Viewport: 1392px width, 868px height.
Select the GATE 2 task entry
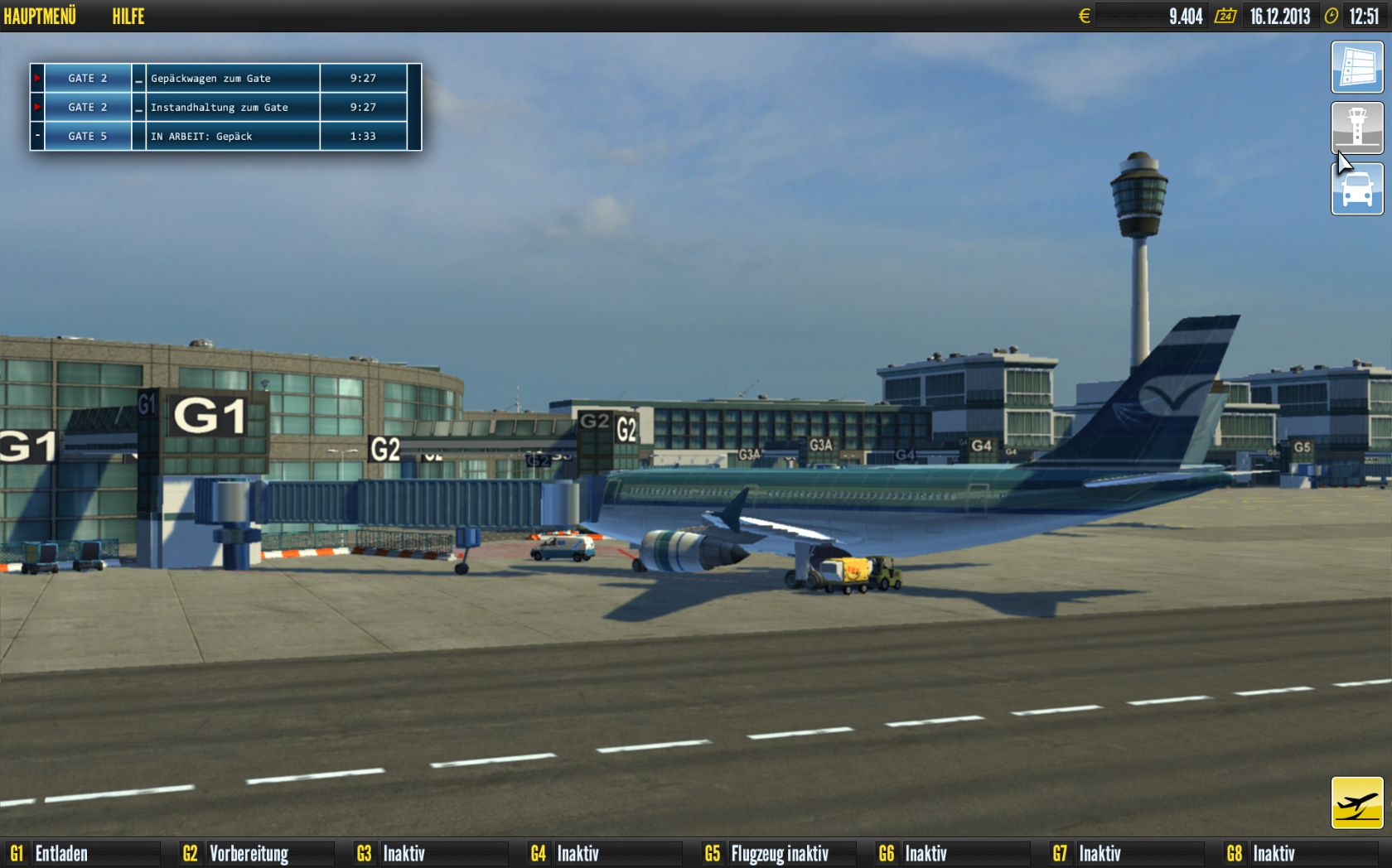(86, 78)
